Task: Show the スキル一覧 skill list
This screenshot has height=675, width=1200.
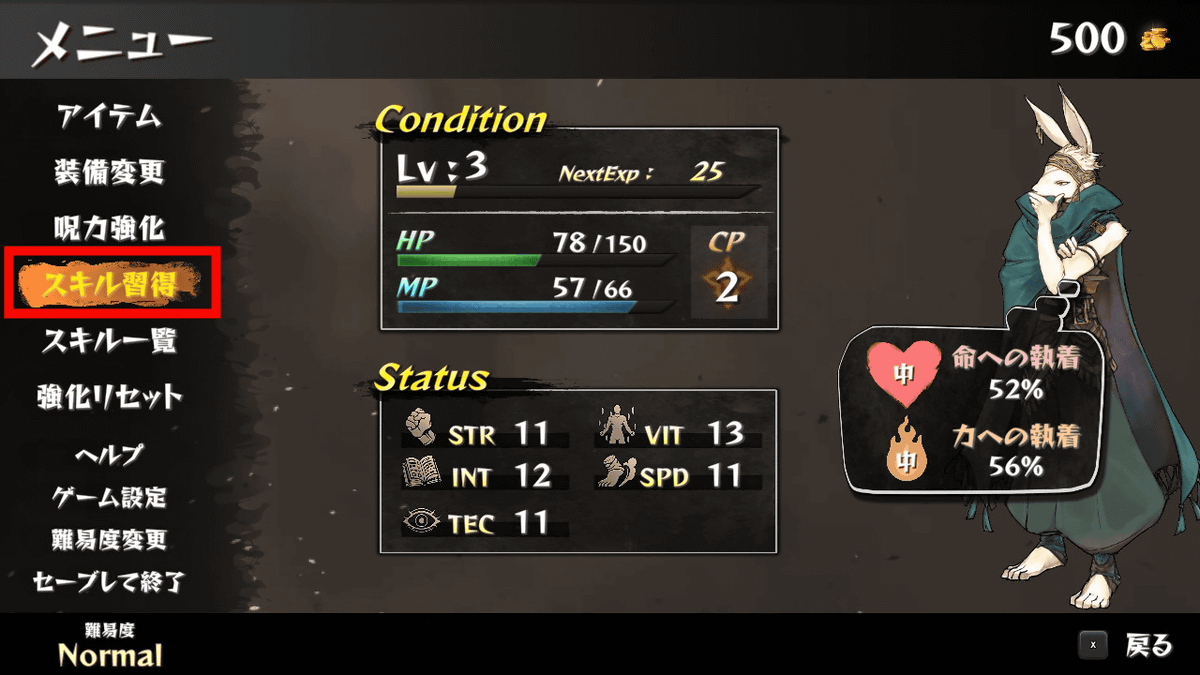Action: 109,342
